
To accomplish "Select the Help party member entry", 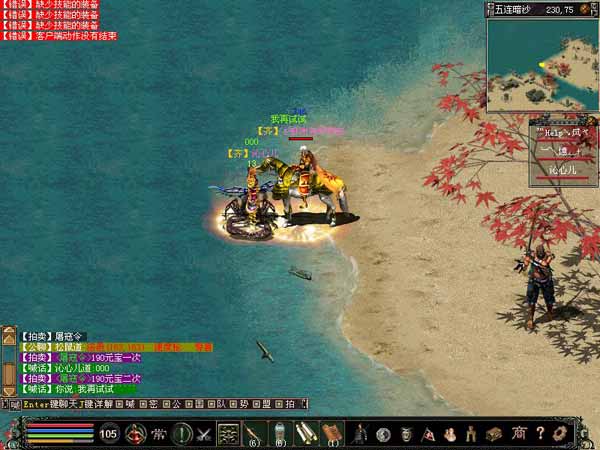I will click(x=562, y=131).
